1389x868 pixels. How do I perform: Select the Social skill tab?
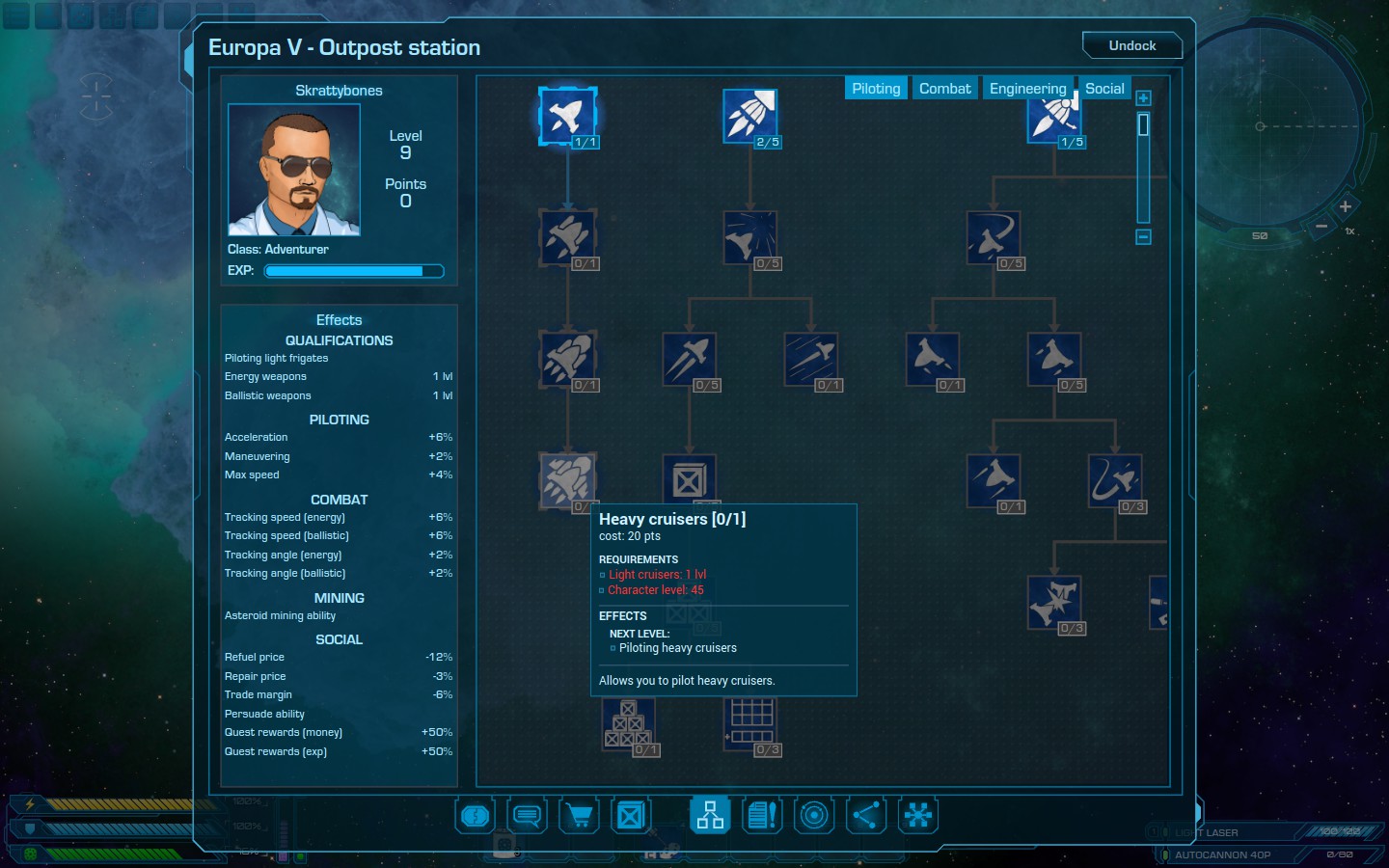(1104, 89)
